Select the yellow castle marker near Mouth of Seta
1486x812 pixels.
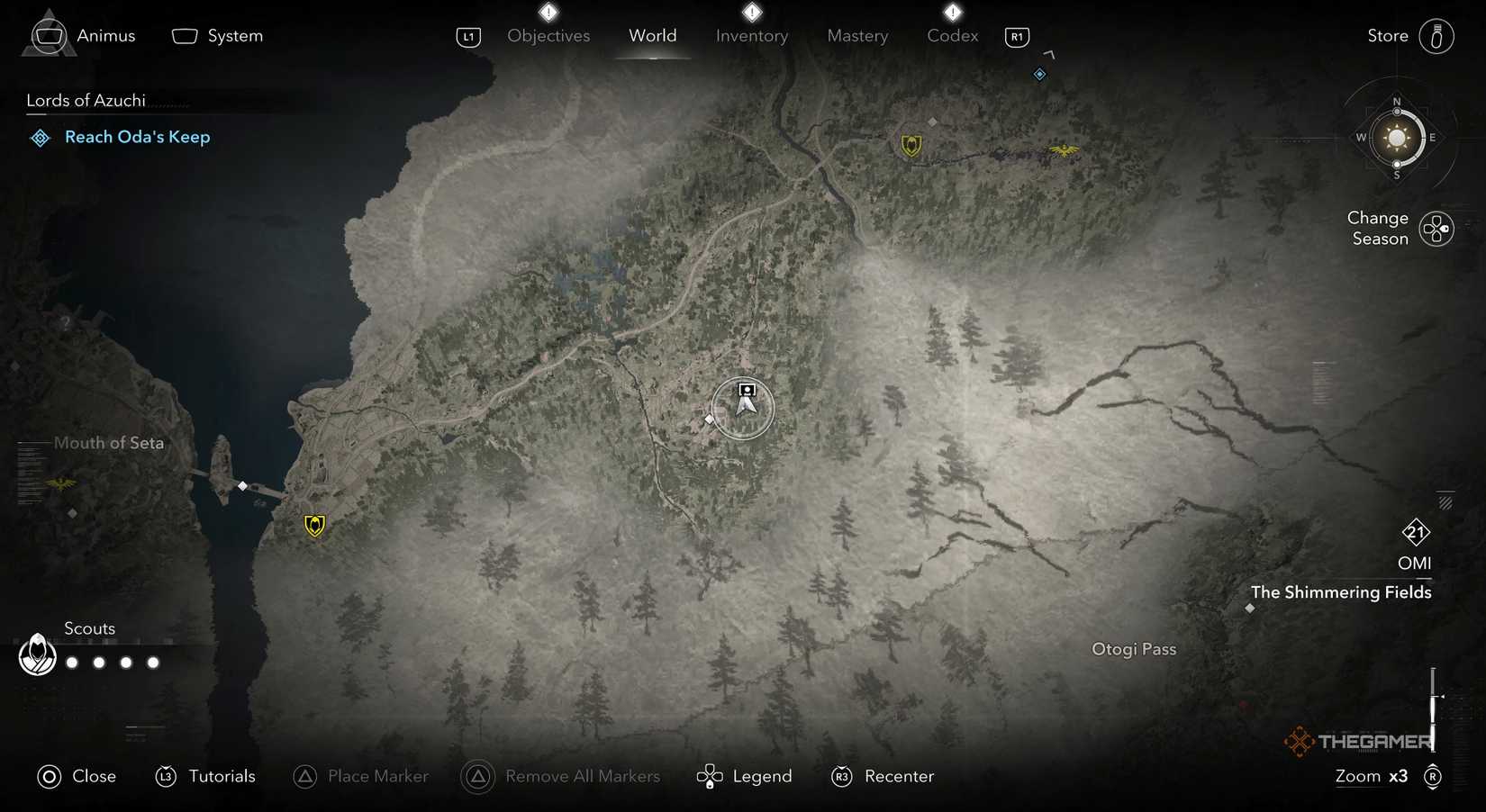click(313, 525)
